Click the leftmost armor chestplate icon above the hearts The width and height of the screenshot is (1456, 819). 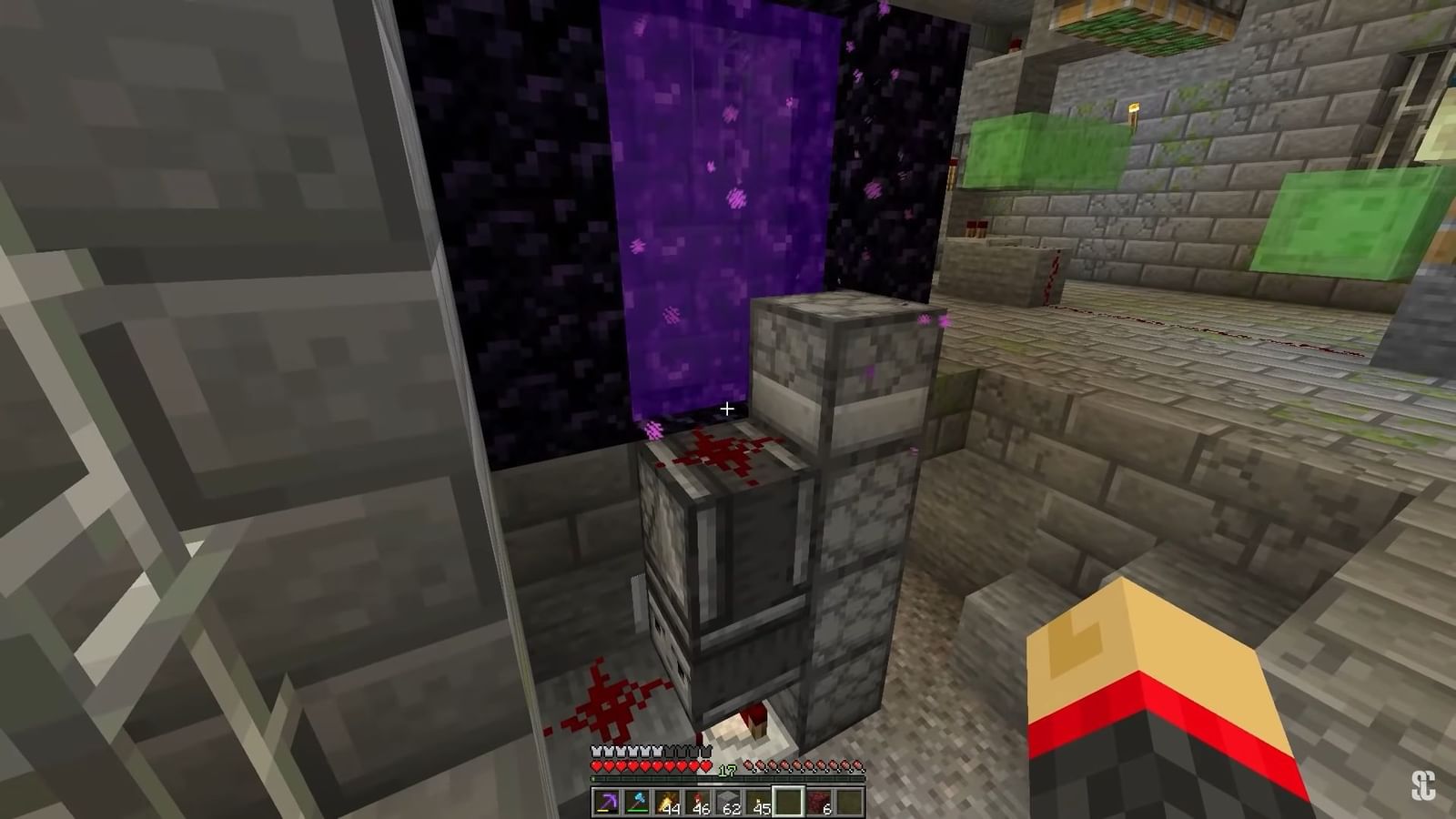pos(595,752)
